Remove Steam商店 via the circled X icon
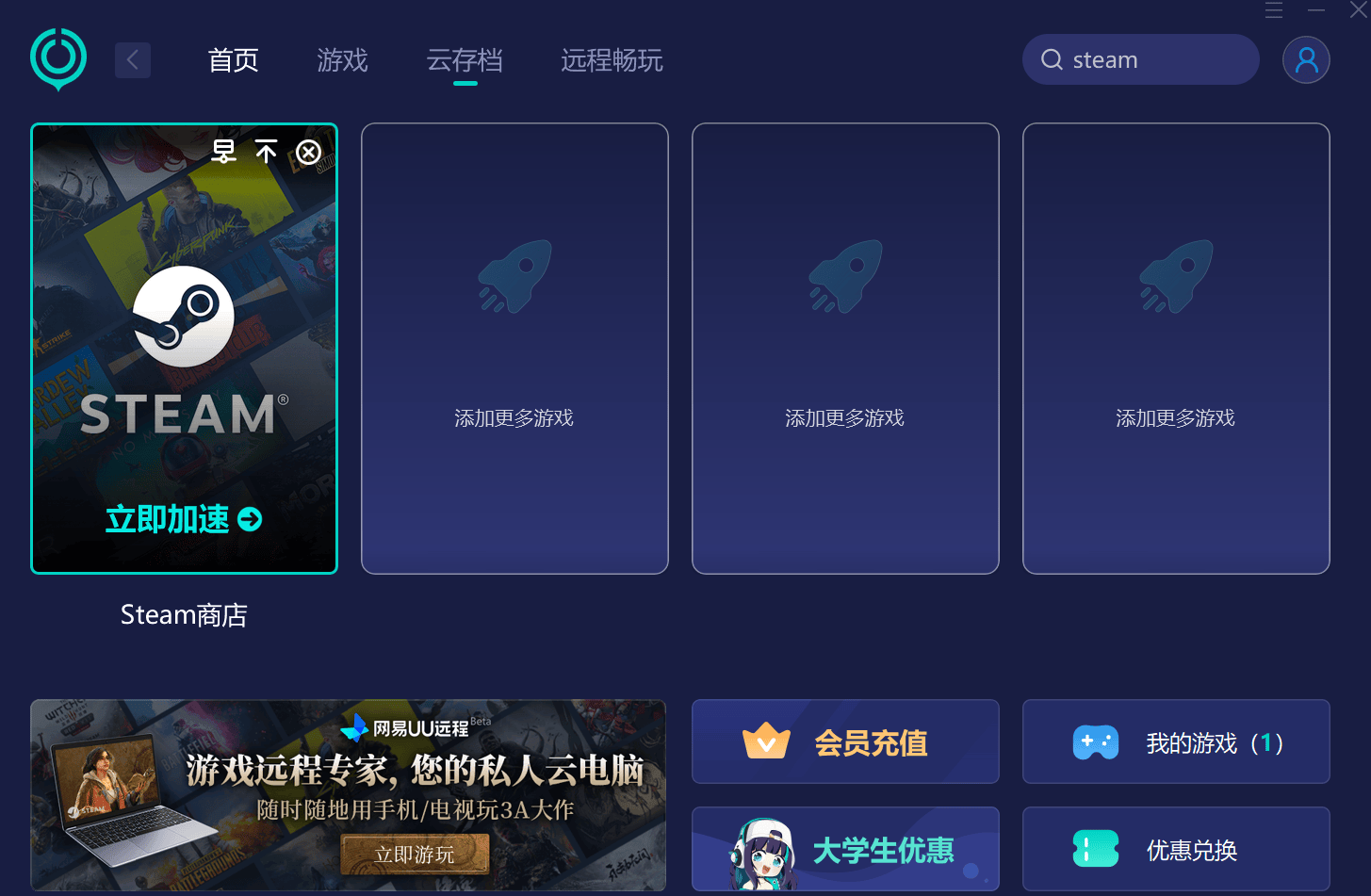Image resolution: width=1371 pixels, height=896 pixels. coord(308,151)
